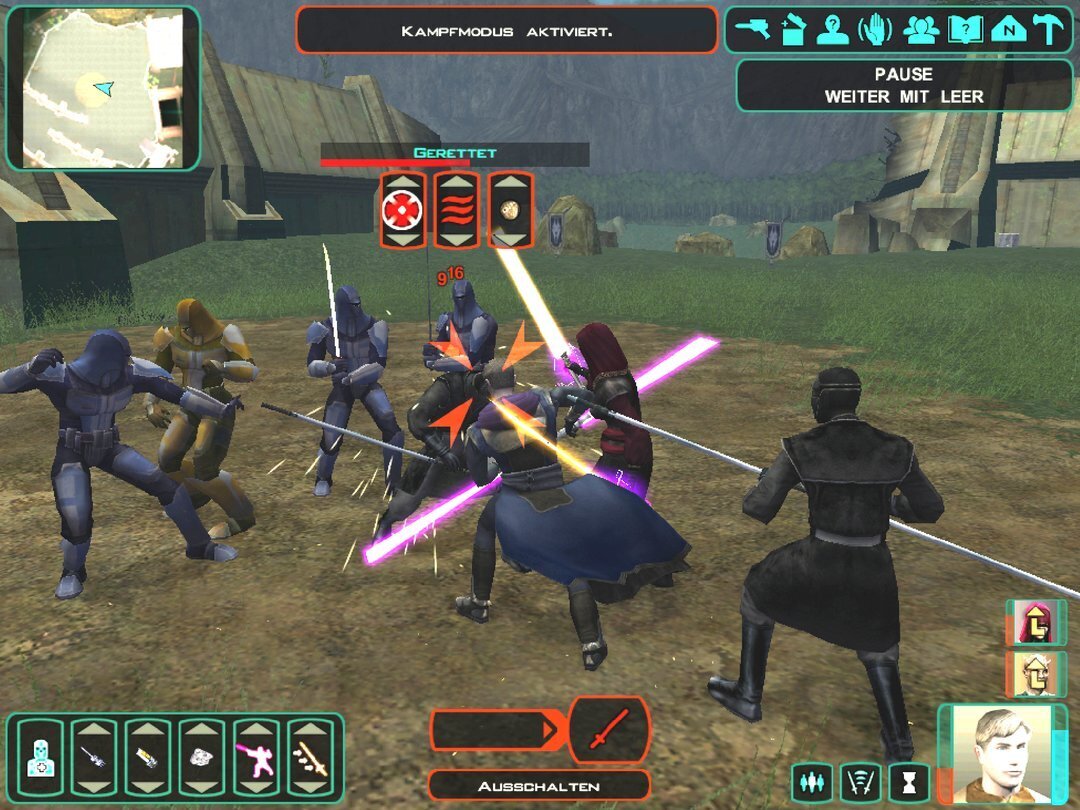The image size is (1080, 810).
Task: Click the queued lightsaber attack icon
Action: point(608,729)
